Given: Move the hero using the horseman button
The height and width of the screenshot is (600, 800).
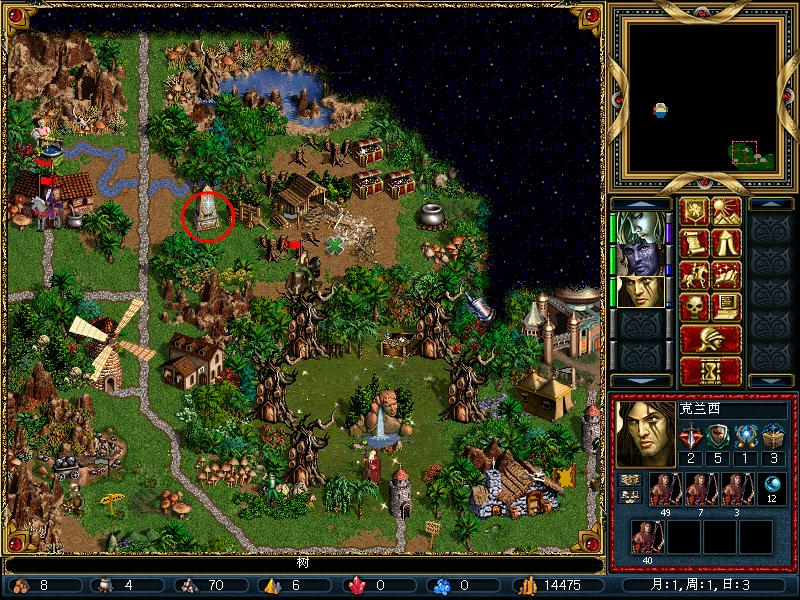Looking at the screenshot, I should coord(694,275).
